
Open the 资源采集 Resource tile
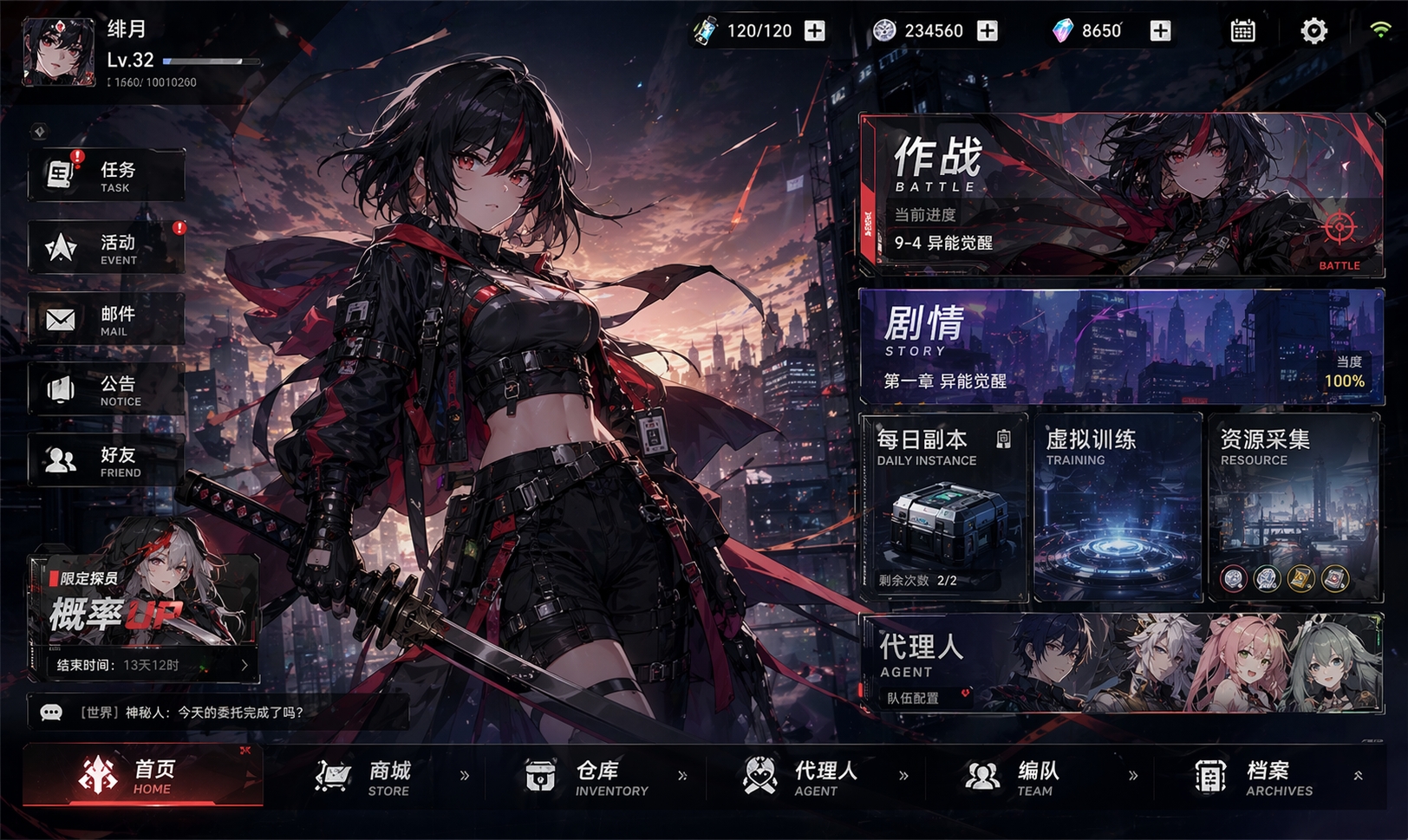(x=1294, y=508)
